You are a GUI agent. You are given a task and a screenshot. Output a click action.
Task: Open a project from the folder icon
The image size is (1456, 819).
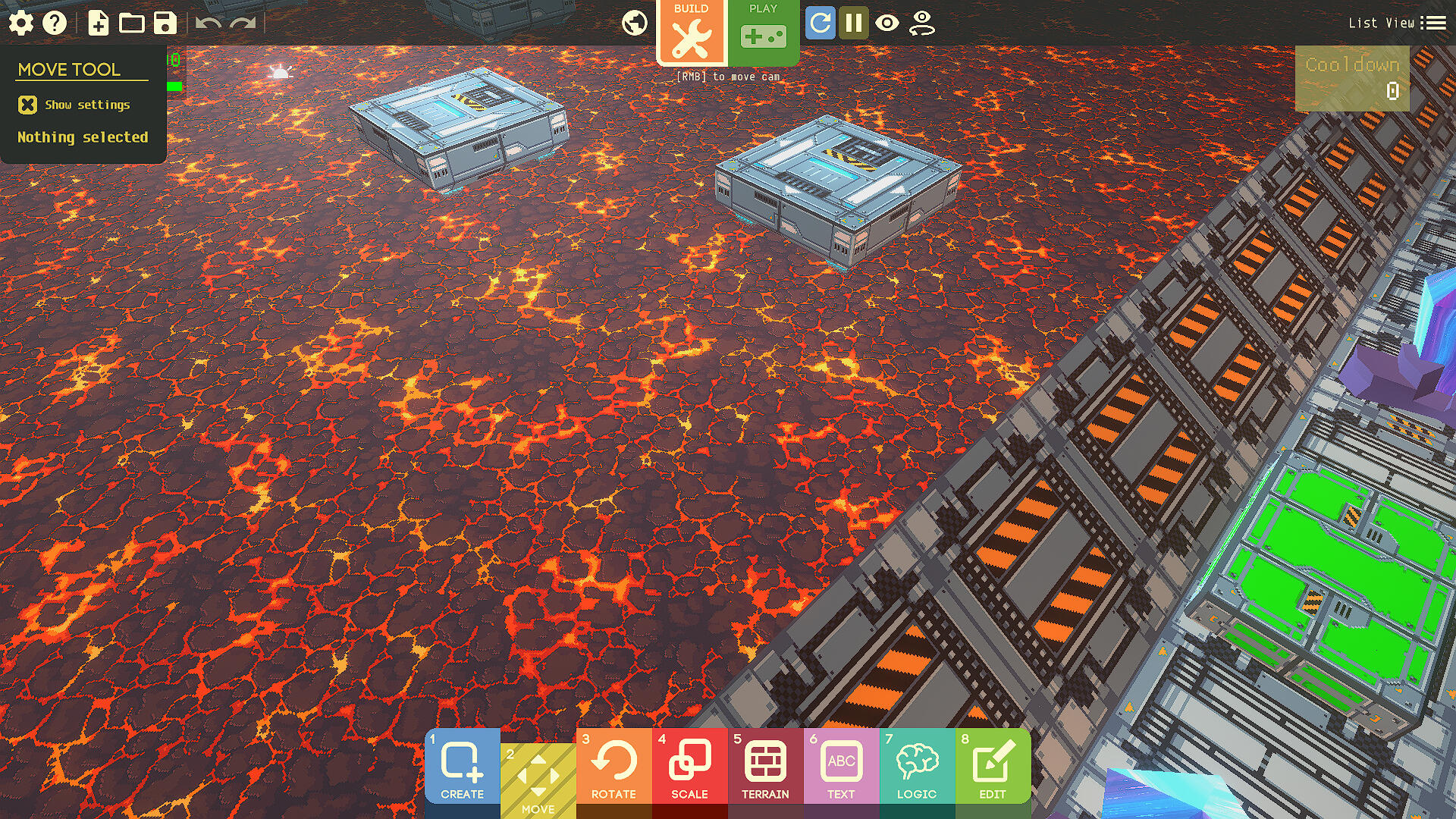pos(131,23)
